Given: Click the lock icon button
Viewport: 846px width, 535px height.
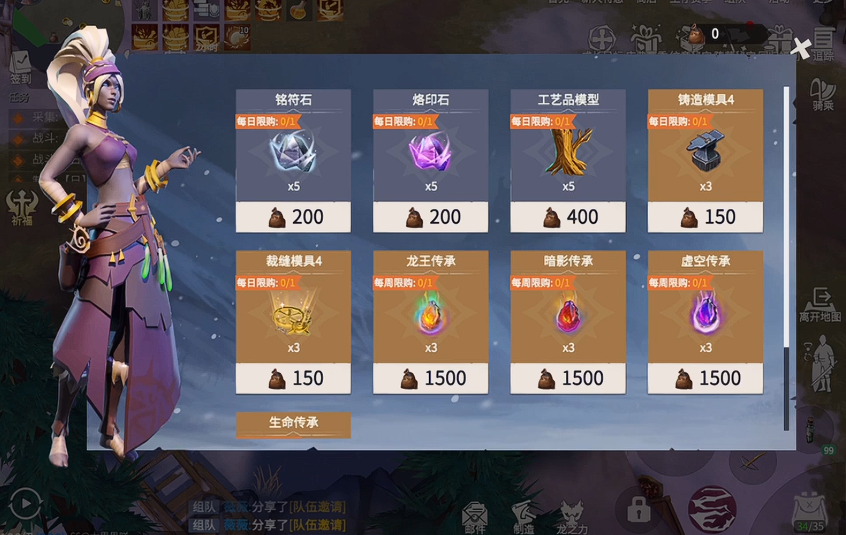Looking at the screenshot, I should [x=639, y=509].
